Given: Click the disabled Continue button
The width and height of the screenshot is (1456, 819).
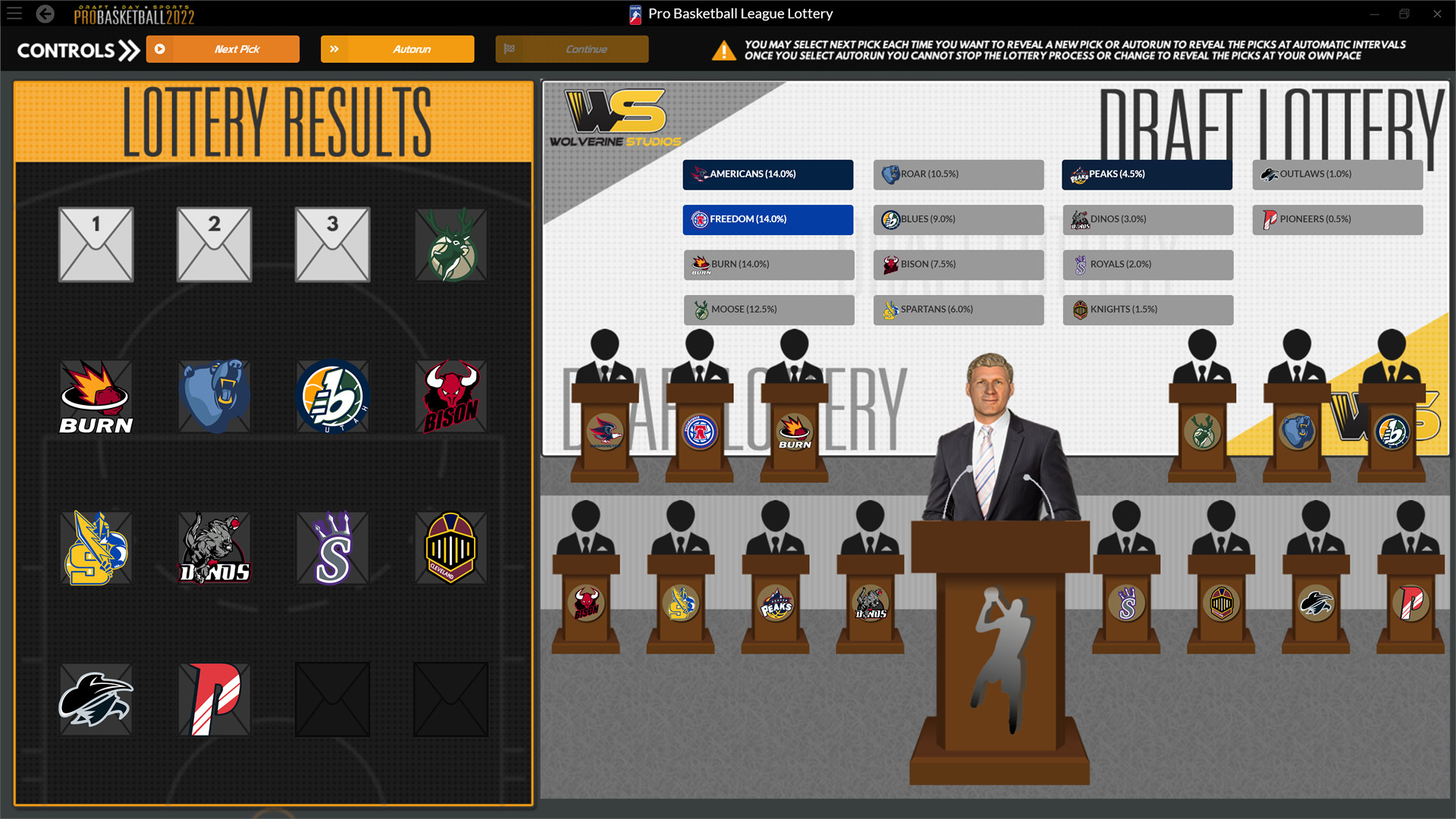Looking at the screenshot, I should point(571,49).
